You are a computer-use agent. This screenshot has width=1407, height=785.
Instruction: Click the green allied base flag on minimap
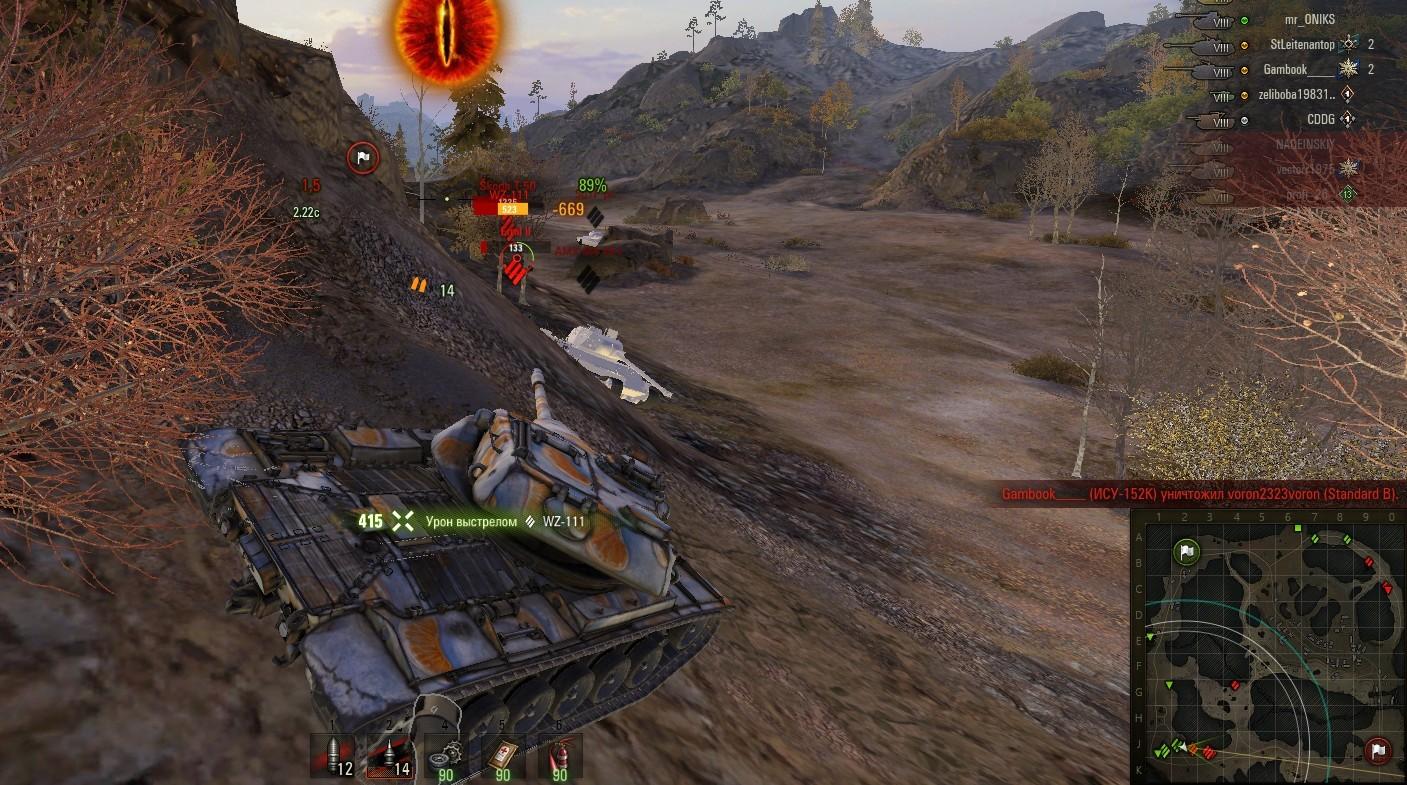pyautogui.click(x=1186, y=551)
